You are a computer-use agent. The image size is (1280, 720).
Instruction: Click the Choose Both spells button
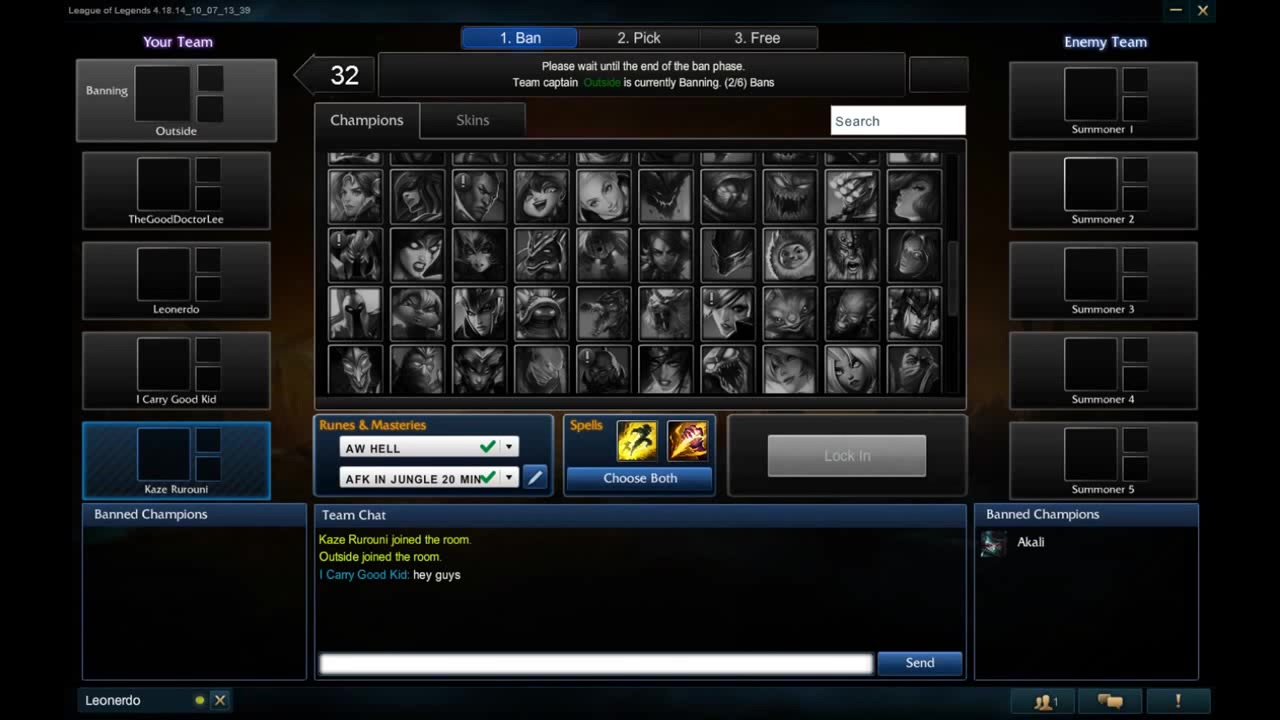pyautogui.click(x=639, y=478)
